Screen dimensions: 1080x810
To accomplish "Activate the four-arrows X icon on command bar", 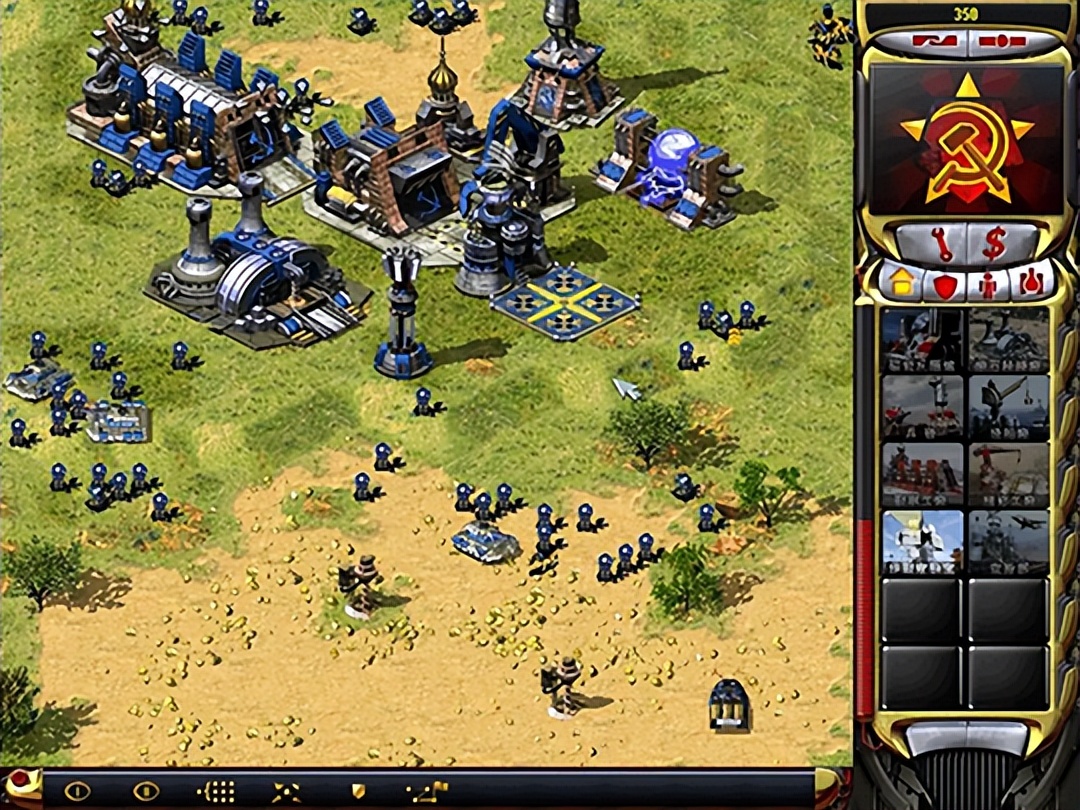I will [x=286, y=792].
